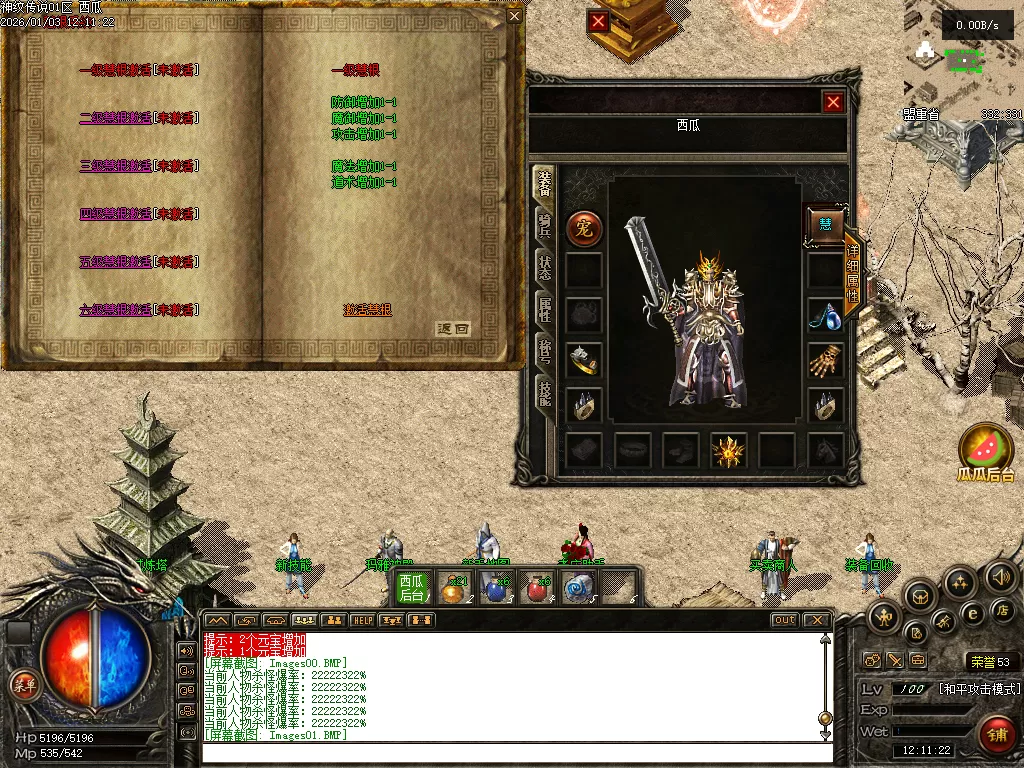Image resolution: width=1024 pixels, height=768 pixels.
Task: Select the golden gauntlet equipment slot
Action: point(826,360)
